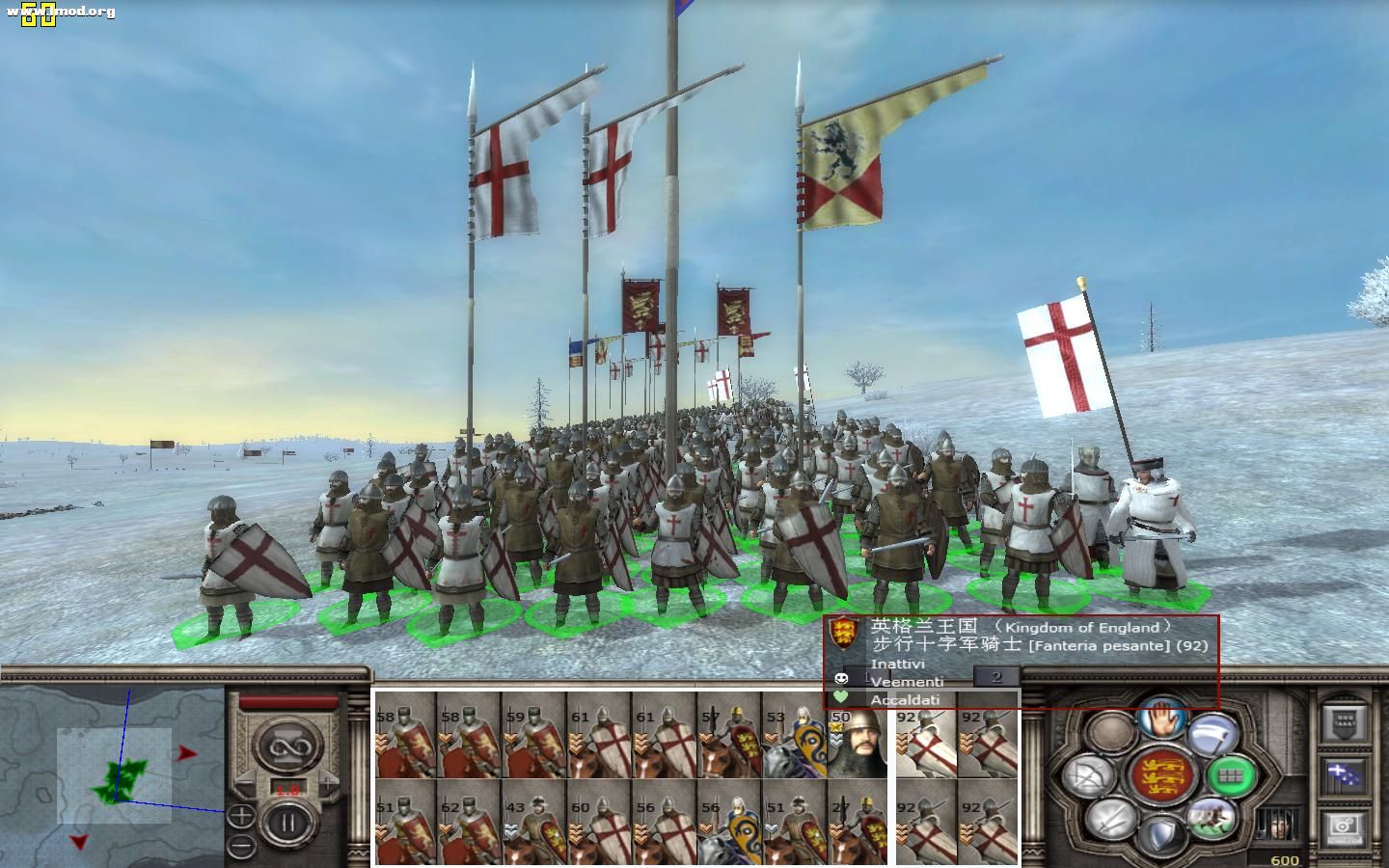
Task: Click the right arrow to increase game speed
Action: point(327,782)
